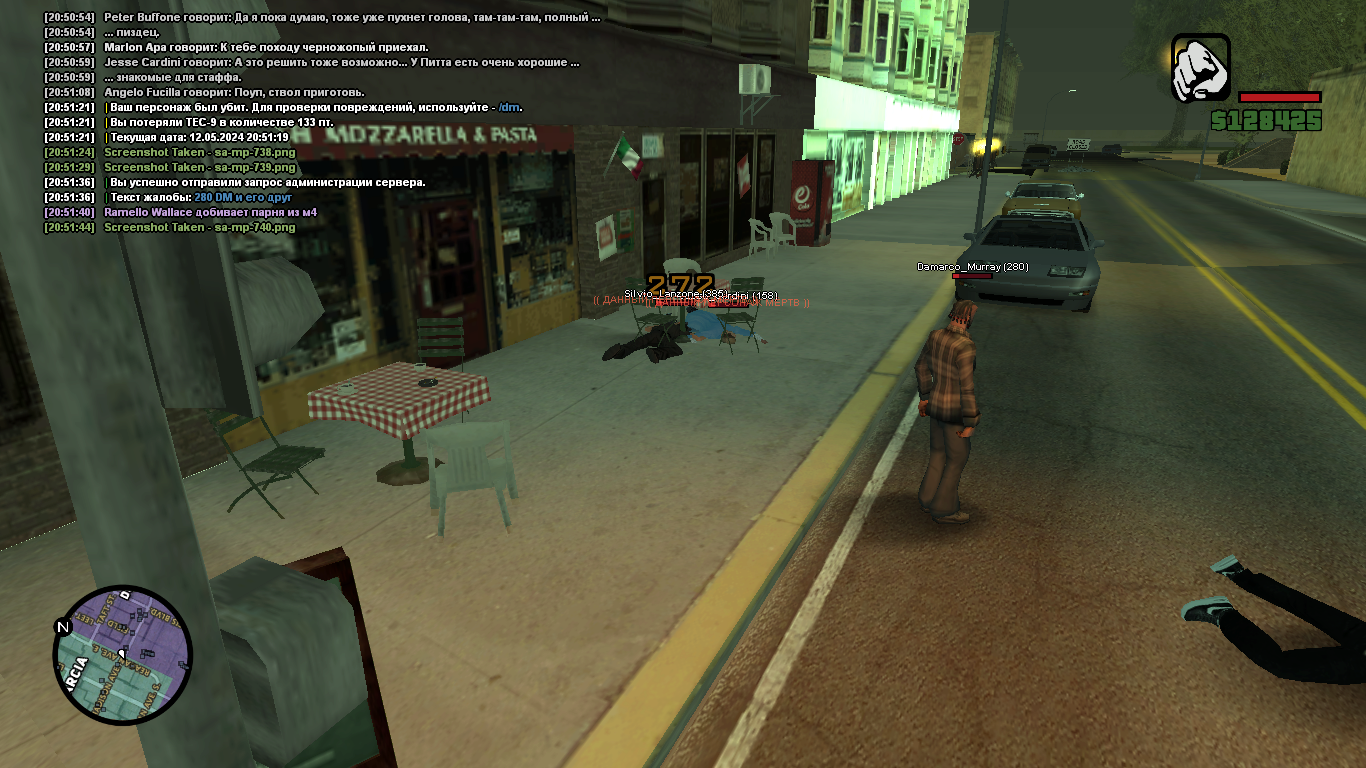Click the Ramello Wallace chat message

[x=210, y=213]
